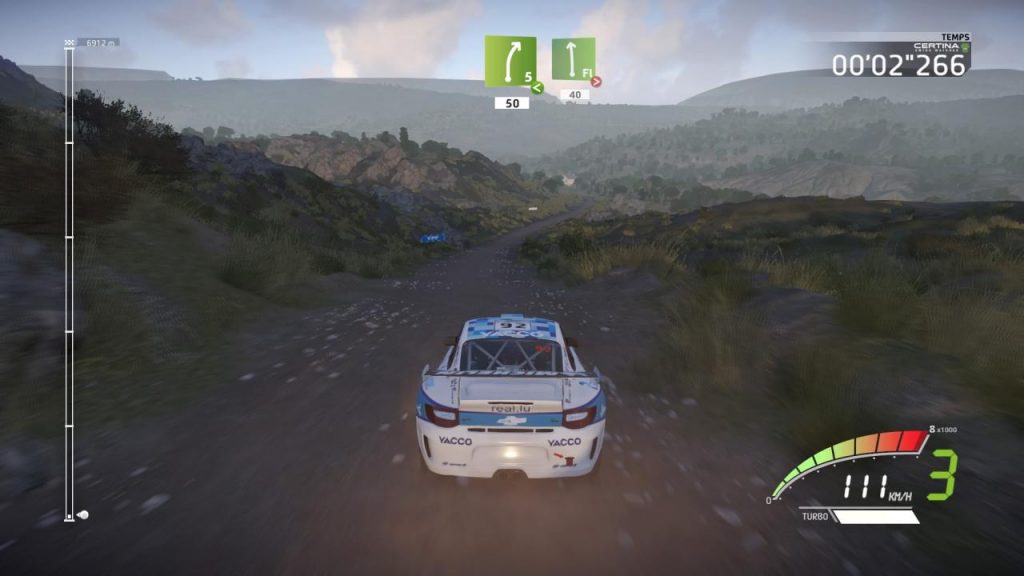
Task: Select the straight-ahead pace note icon
Action: click(x=573, y=59)
